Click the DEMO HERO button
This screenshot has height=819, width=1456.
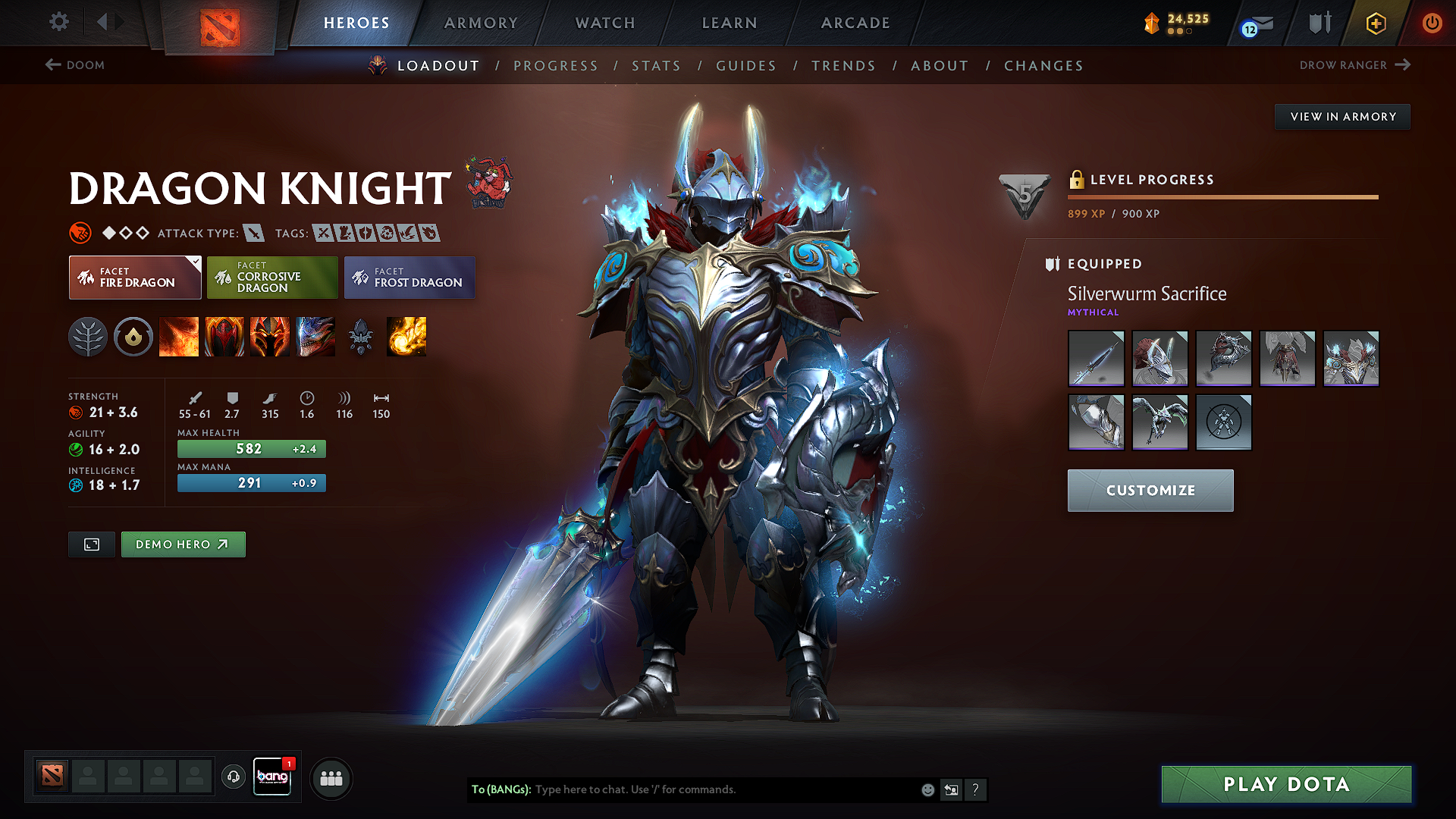(x=183, y=544)
